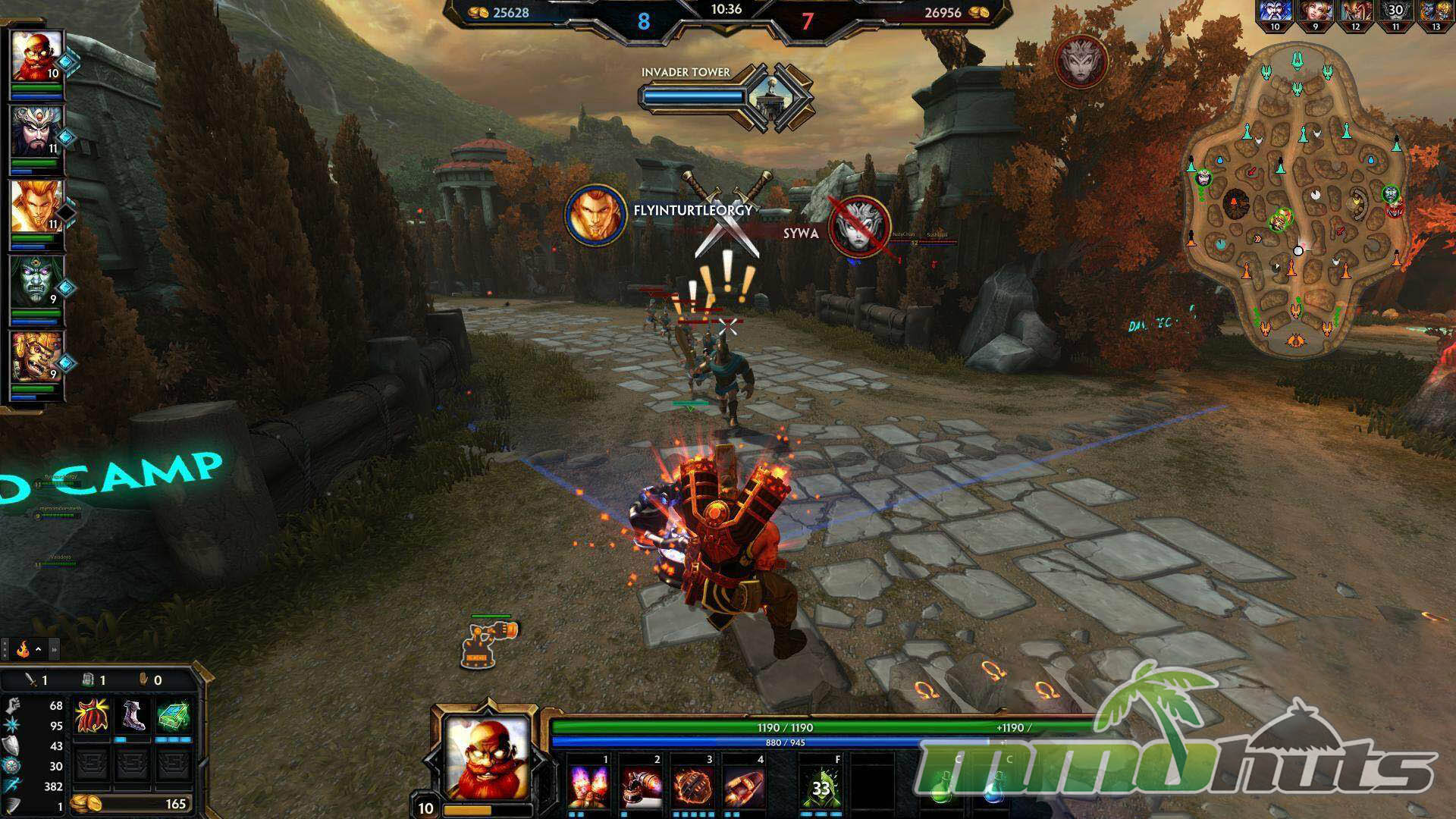Click the red cape item slot
The width and height of the screenshot is (1456, 819).
[91, 716]
